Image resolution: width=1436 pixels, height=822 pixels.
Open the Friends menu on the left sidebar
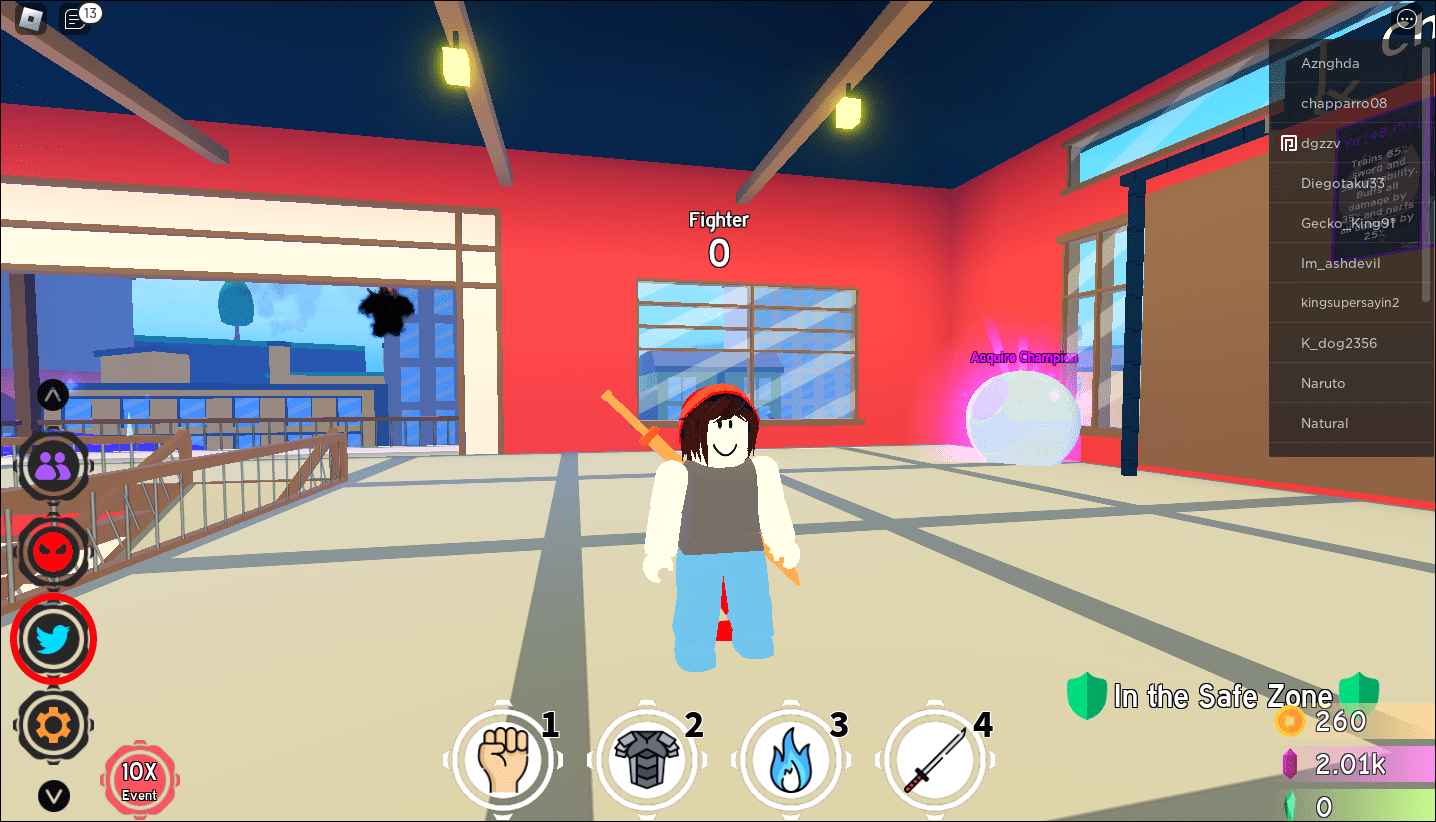click(x=53, y=466)
